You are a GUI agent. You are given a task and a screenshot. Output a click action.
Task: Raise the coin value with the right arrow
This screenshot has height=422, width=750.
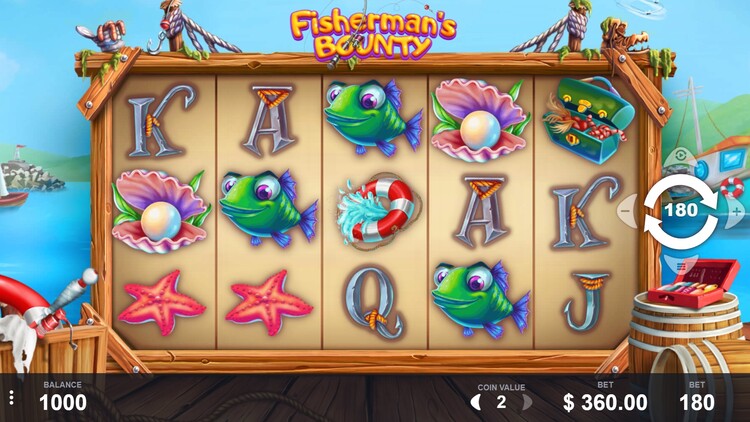(x=526, y=402)
